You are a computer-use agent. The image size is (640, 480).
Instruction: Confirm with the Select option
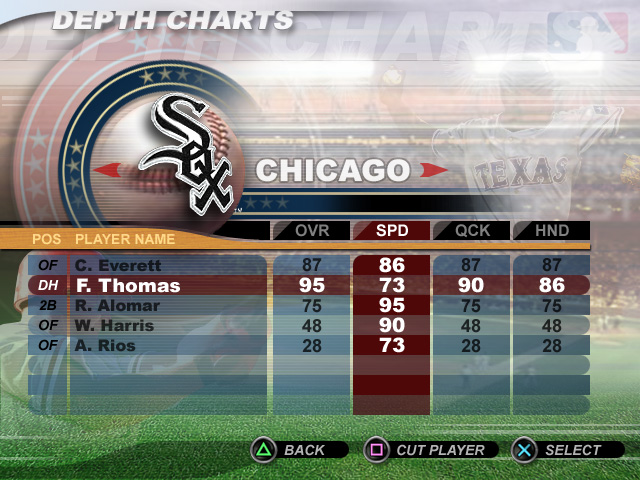coord(563,450)
